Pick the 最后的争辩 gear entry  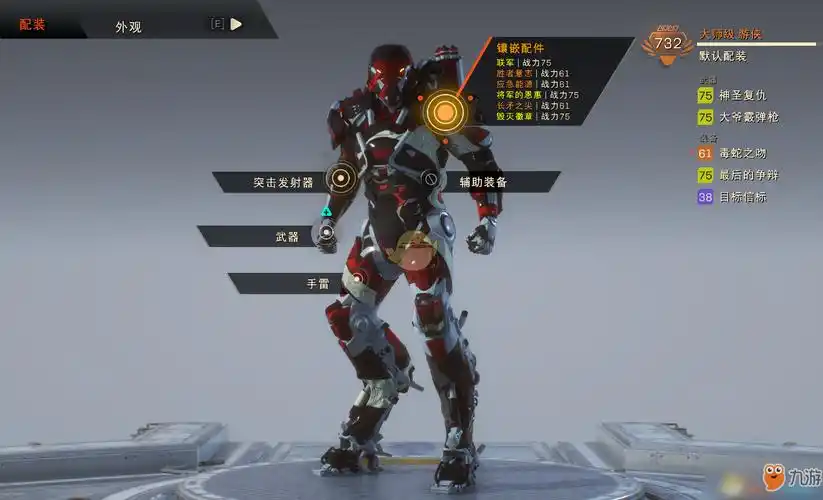(x=748, y=175)
